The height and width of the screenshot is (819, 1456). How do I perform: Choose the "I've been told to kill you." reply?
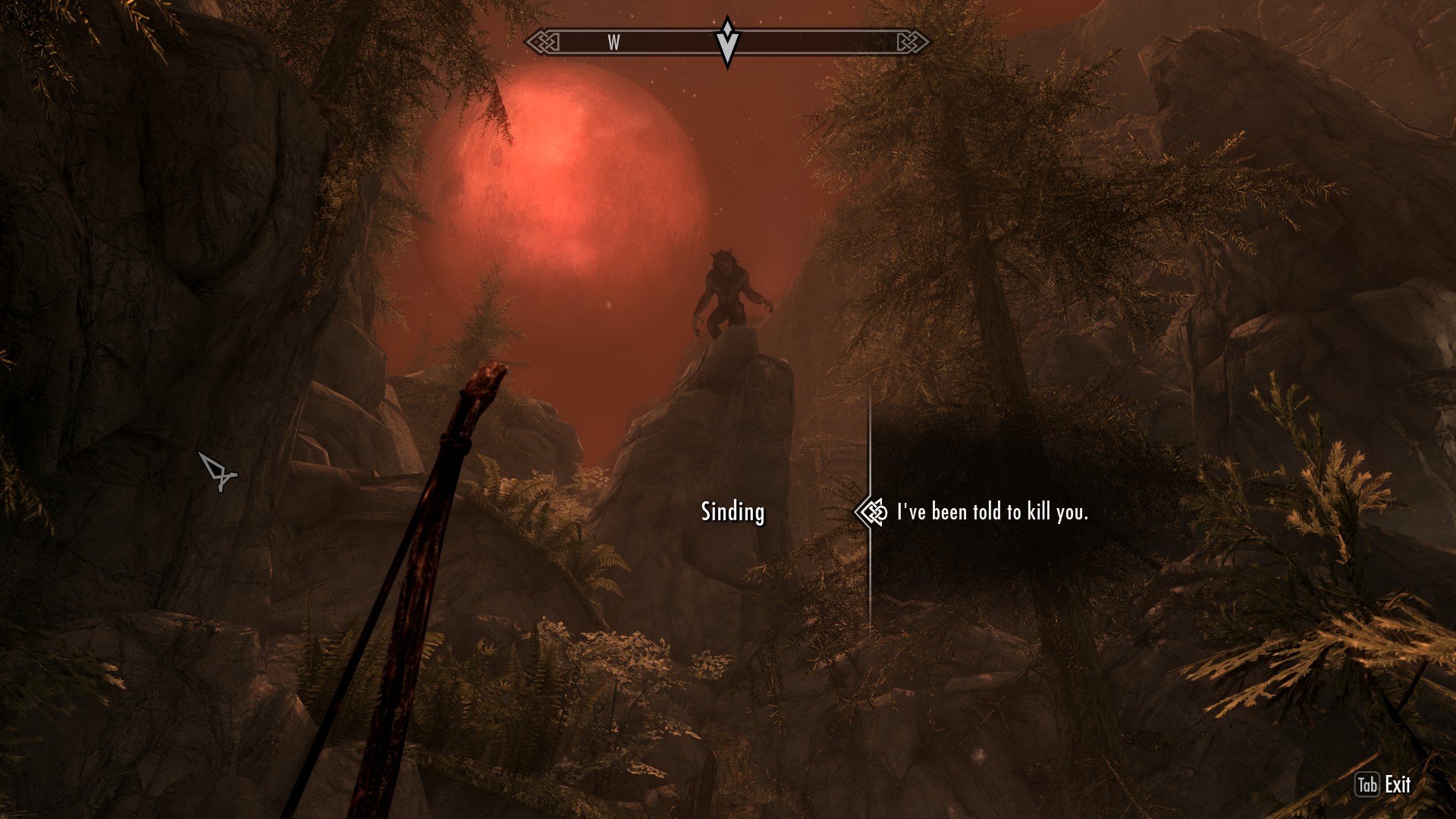[x=992, y=513]
